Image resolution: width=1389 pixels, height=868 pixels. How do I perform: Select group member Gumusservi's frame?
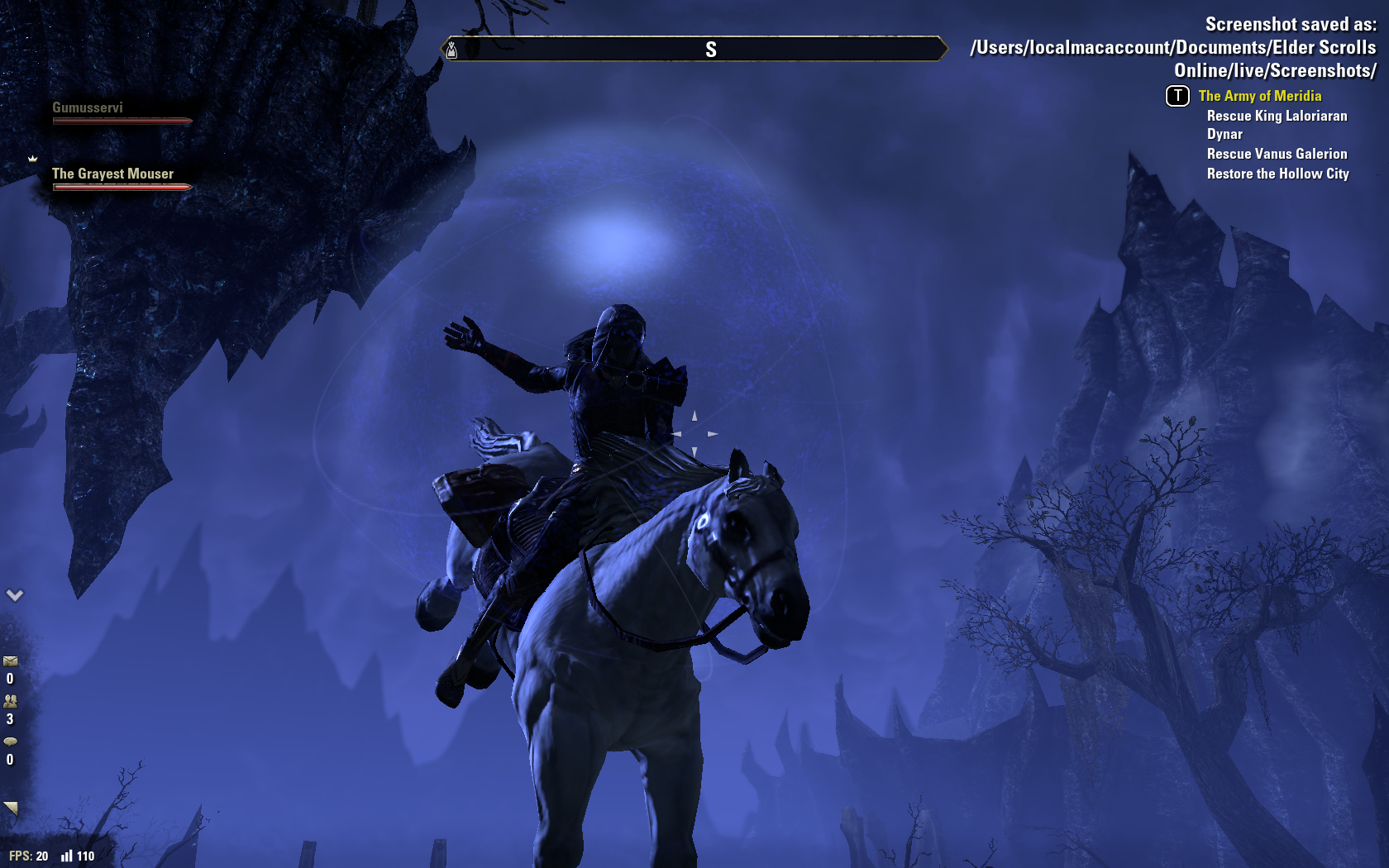tap(121, 113)
